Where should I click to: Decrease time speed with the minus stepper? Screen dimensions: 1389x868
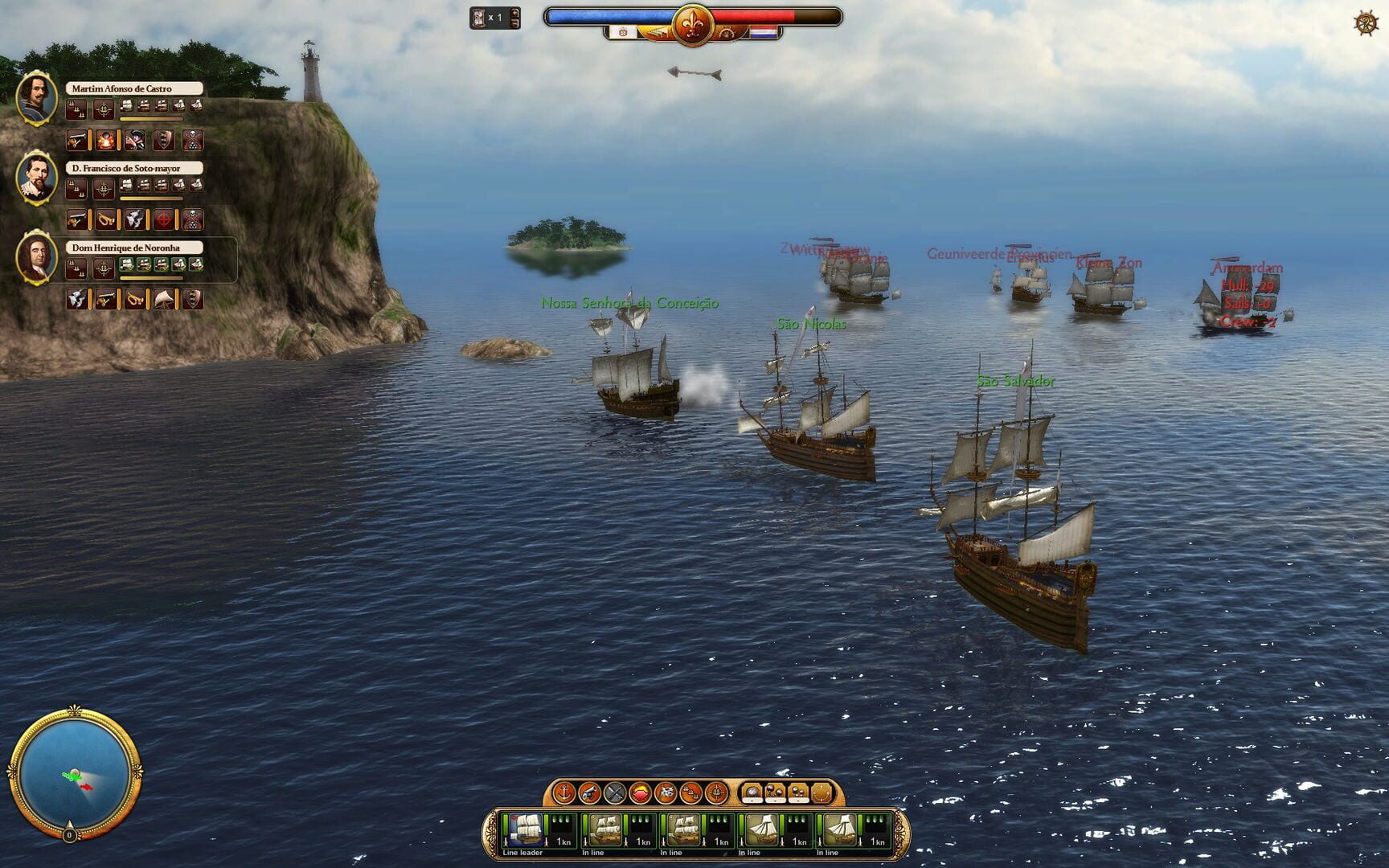coord(514,23)
